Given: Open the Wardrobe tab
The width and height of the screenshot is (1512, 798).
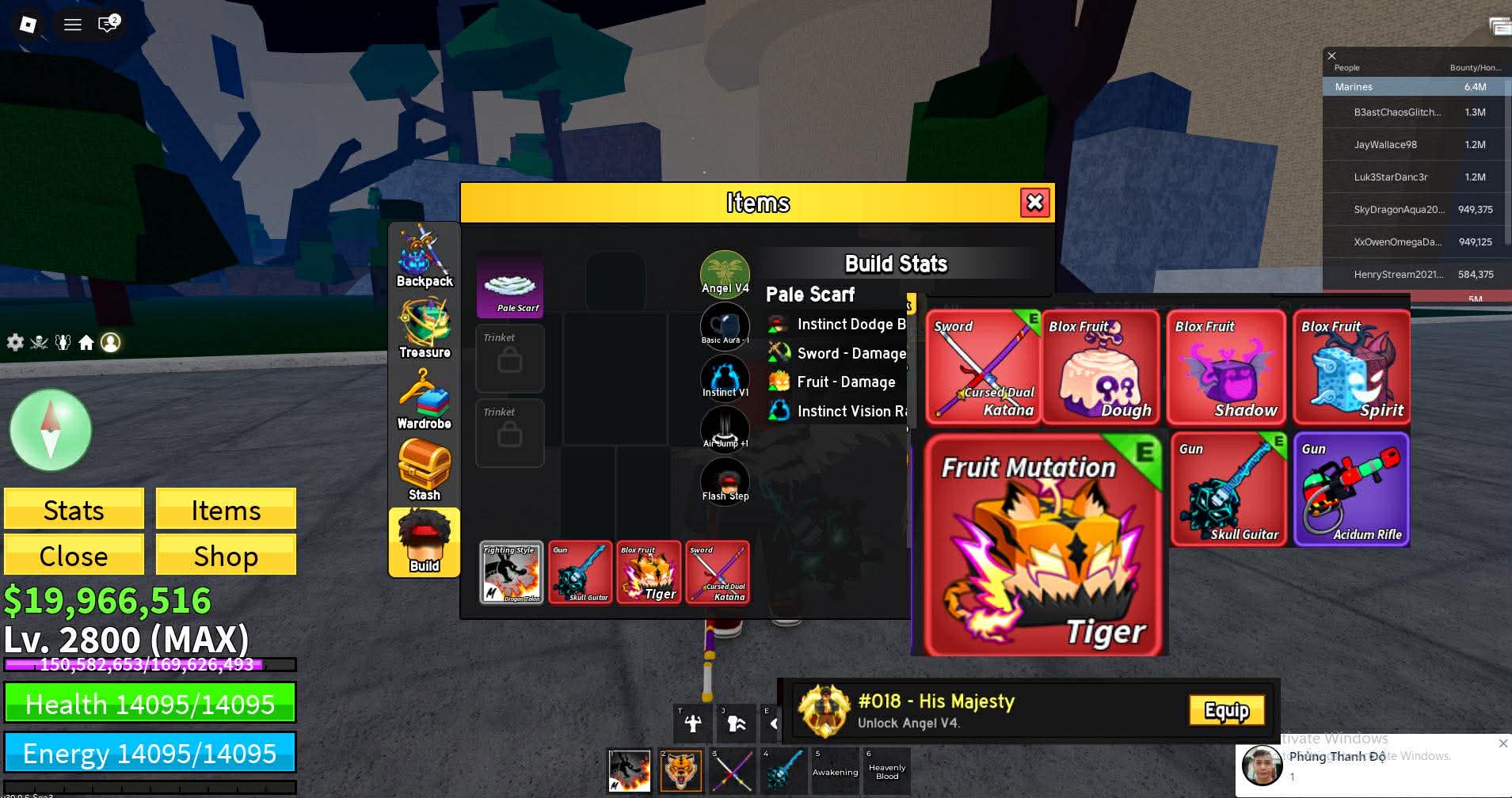Looking at the screenshot, I should coord(424,400).
